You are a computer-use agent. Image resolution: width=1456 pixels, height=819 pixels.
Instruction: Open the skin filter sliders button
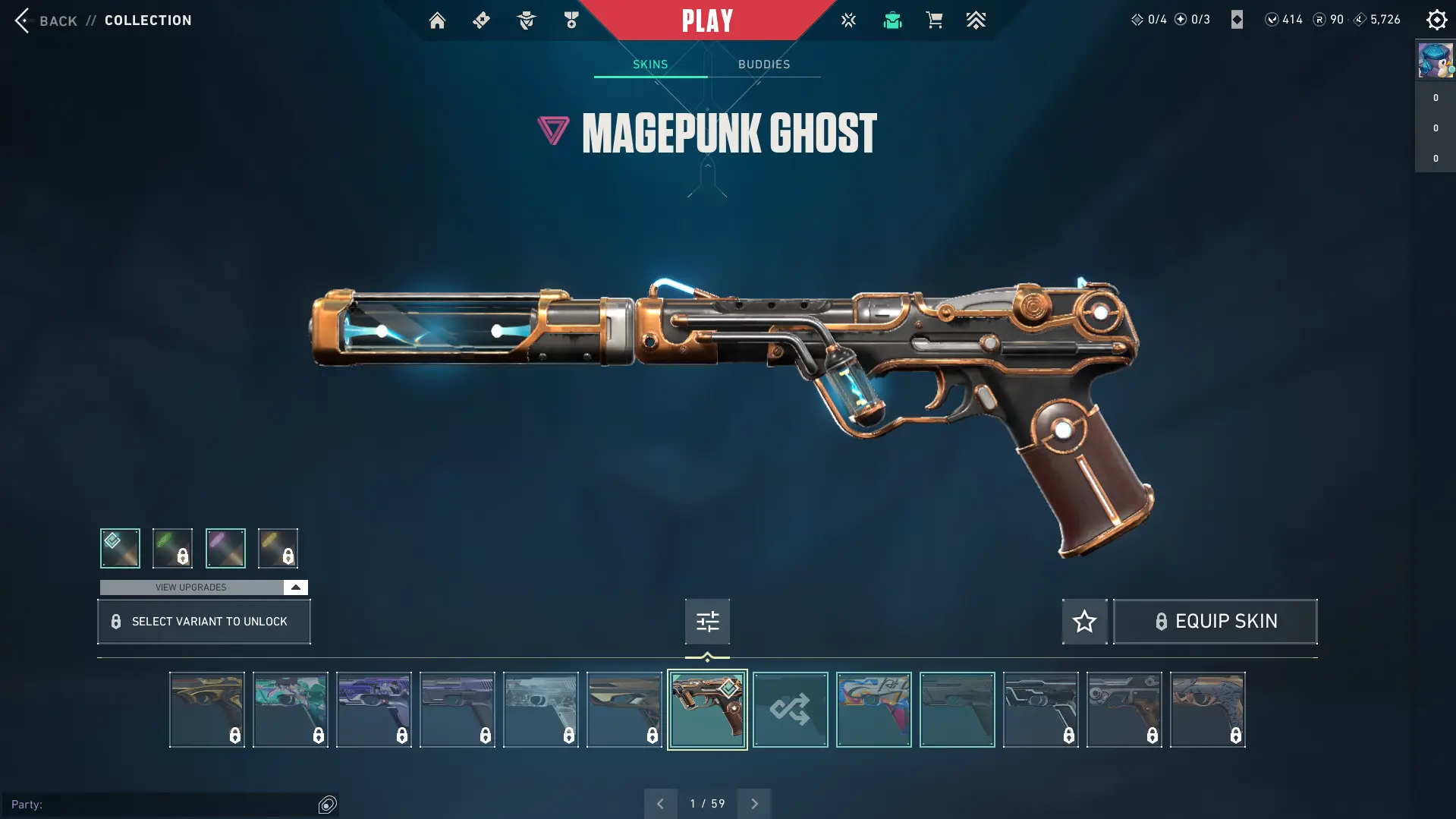point(707,622)
